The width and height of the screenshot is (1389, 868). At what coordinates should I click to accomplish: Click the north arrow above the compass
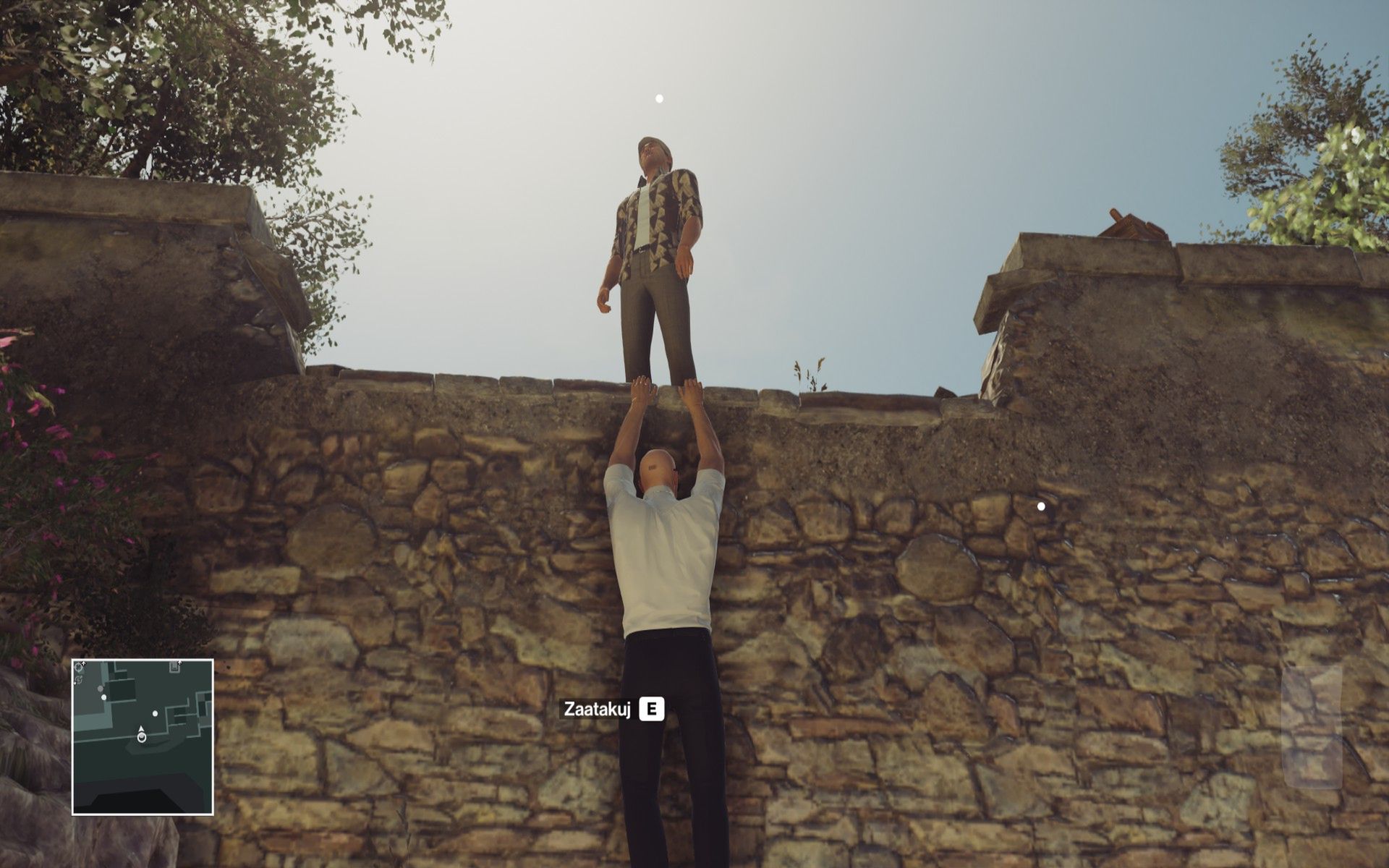(x=84, y=662)
